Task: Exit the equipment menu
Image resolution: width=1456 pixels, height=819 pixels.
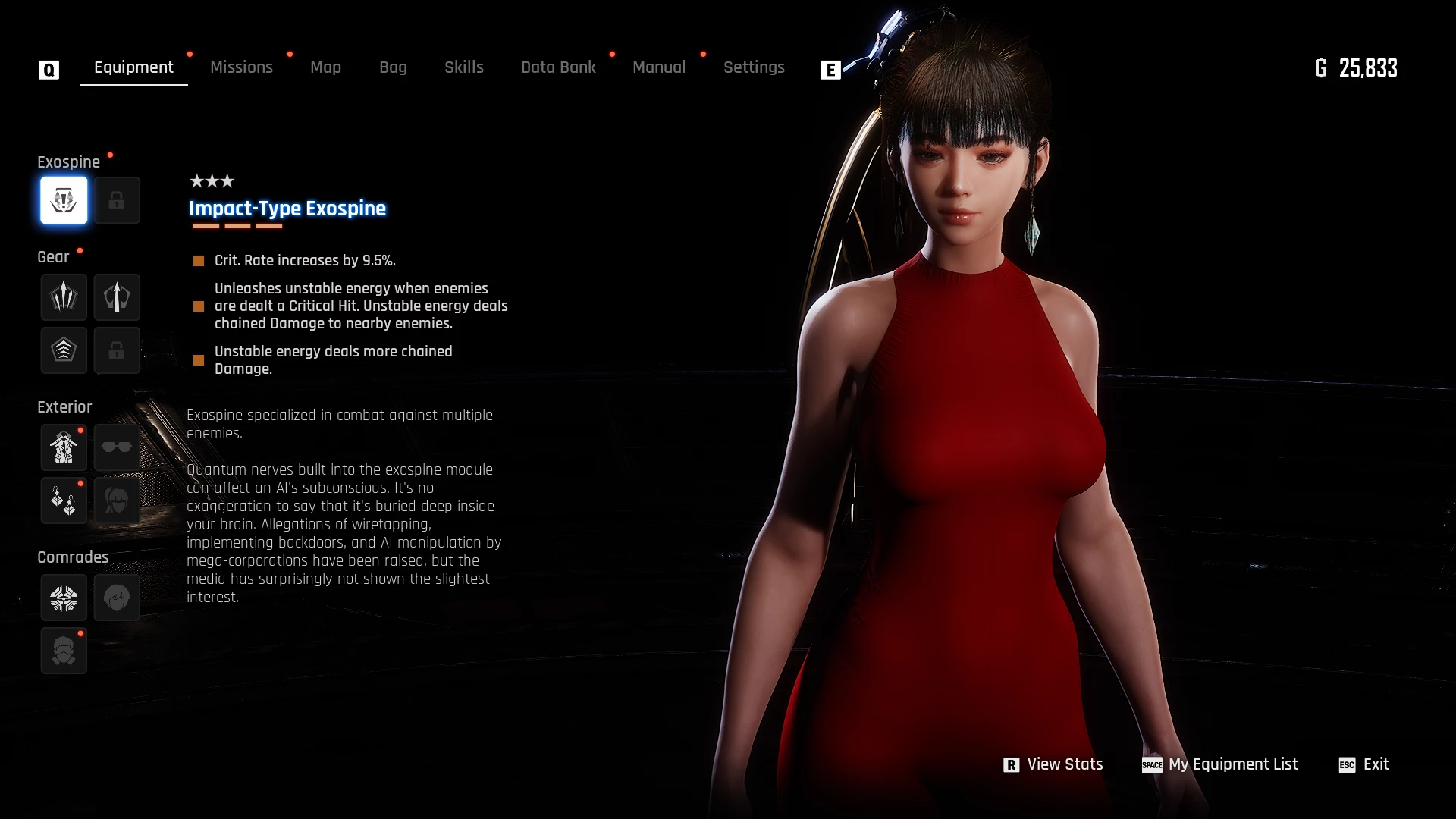Action: pyautogui.click(x=1364, y=764)
